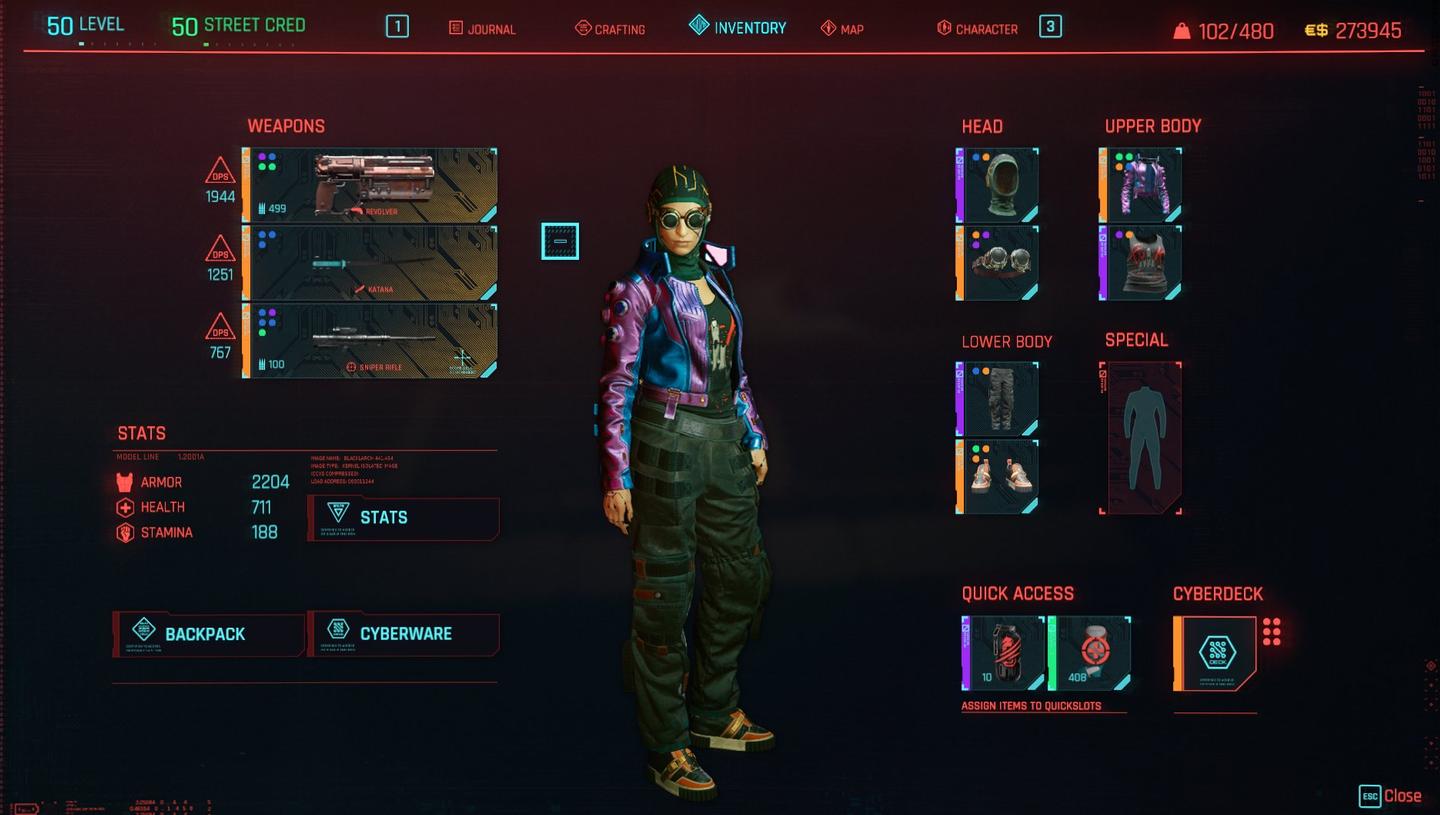Open the Stats panel
Image resolution: width=1440 pixels, height=815 pixels.
[x=404, y=517]
